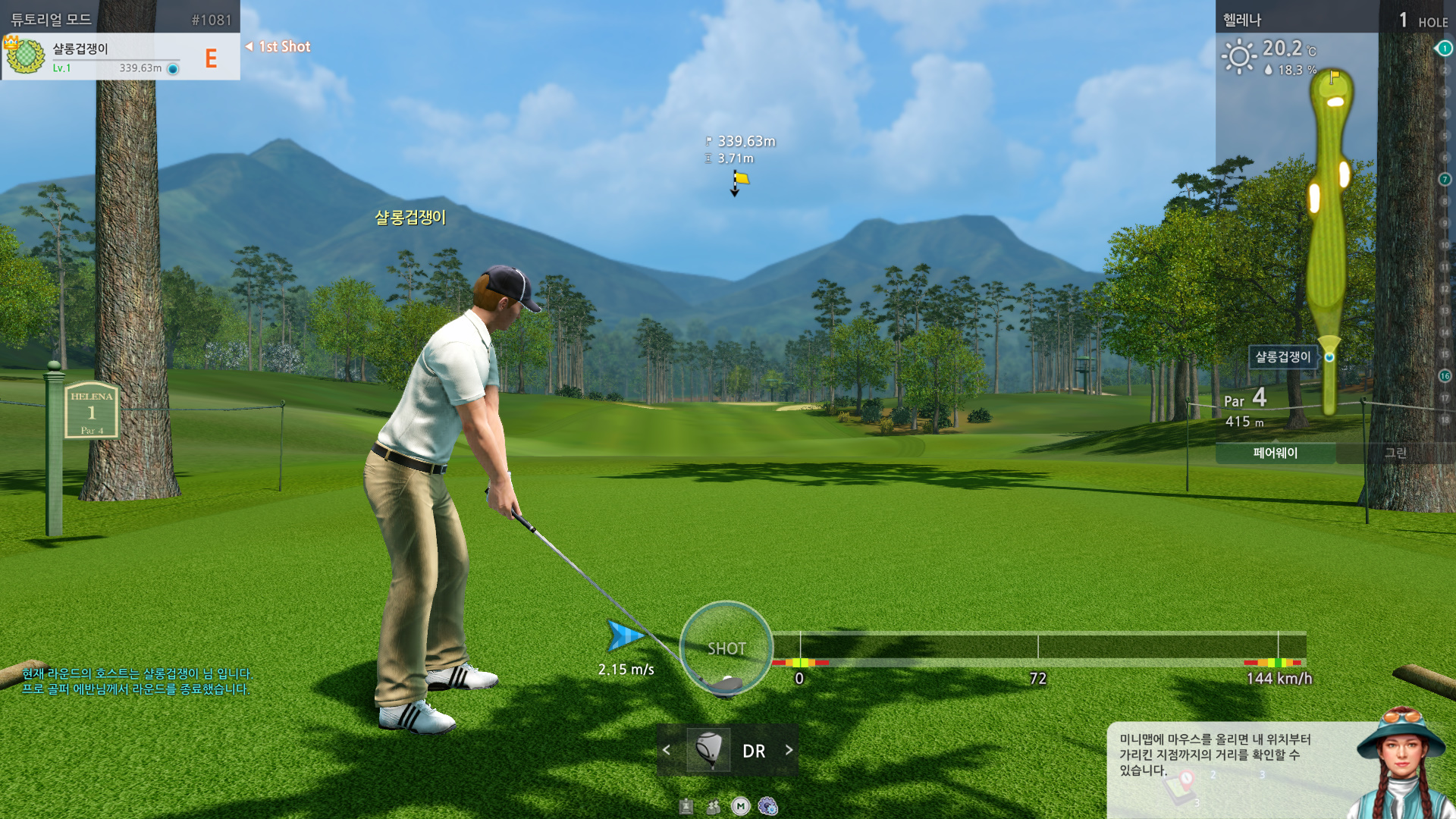Select the next club with right arrow
The image size is (1456, 819).
click(x=789, y=750)
